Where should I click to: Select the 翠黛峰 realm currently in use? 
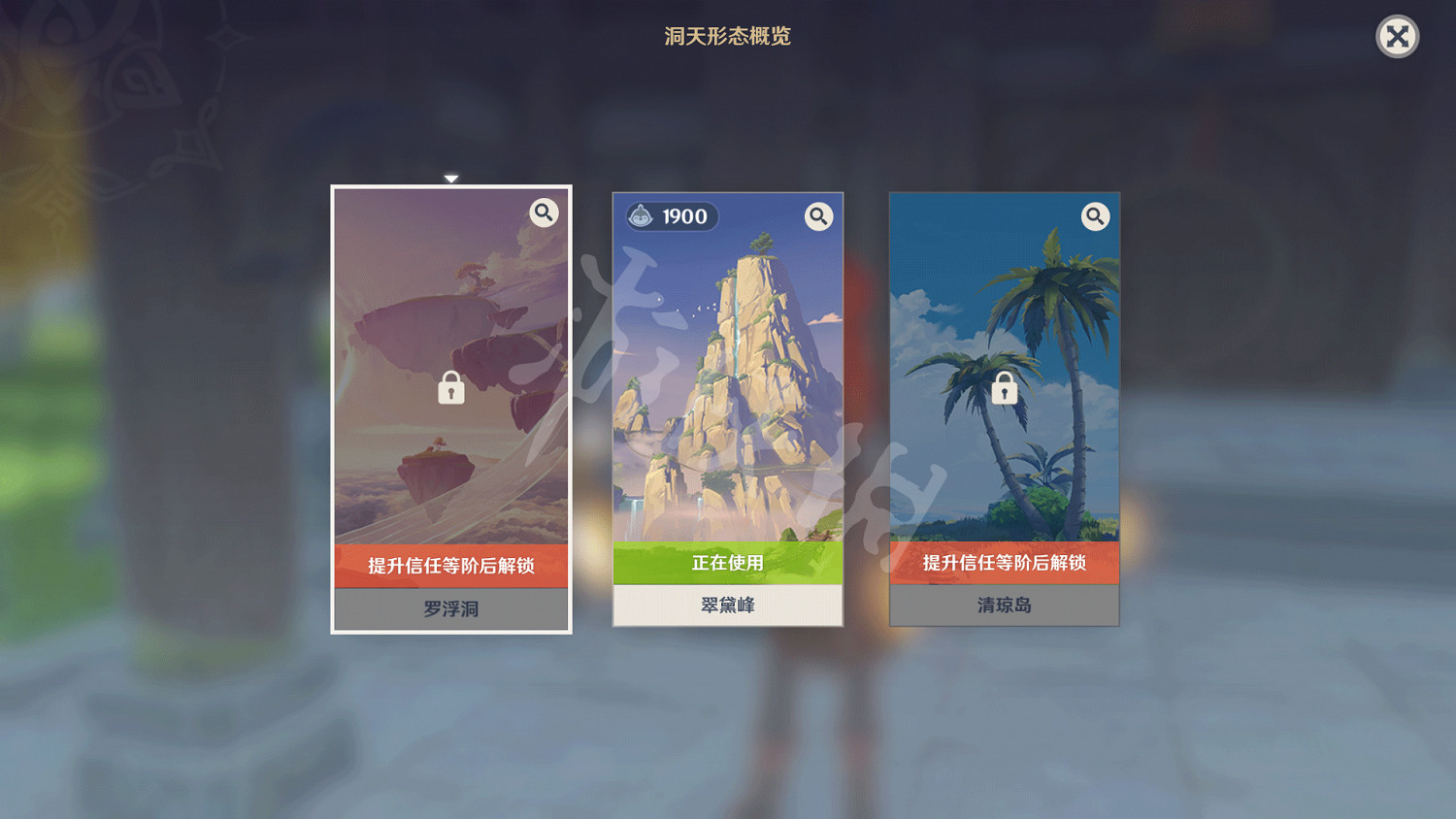click(728, 388)
